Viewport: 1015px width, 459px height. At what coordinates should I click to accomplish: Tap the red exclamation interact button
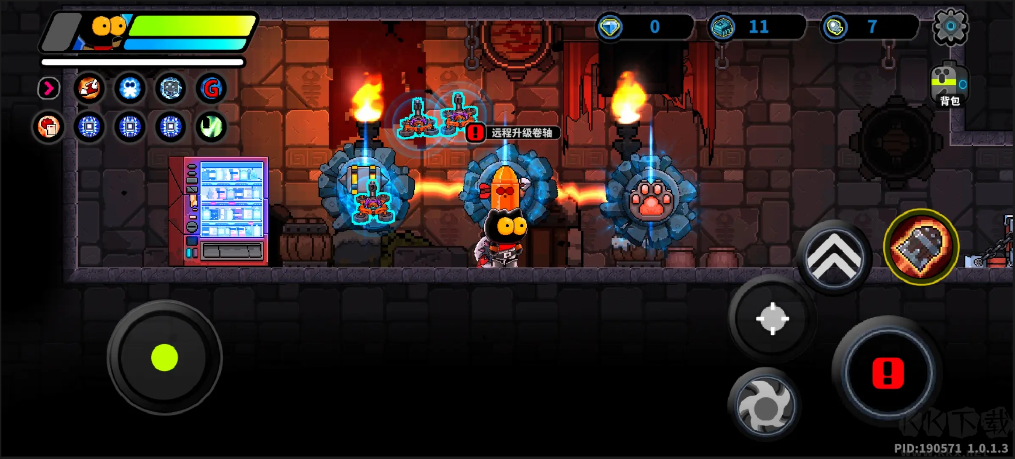pos(886,374)
